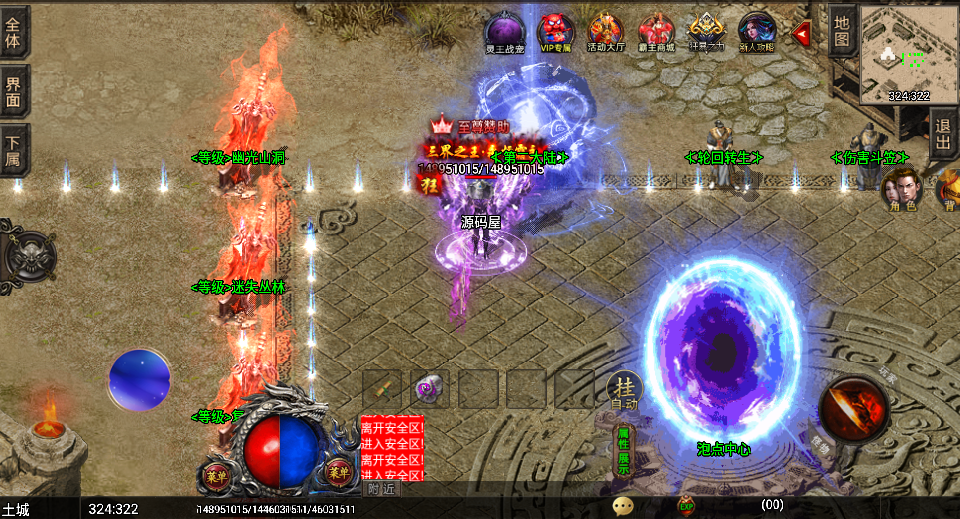Image resolution: width=960 pixels, height=519 pixels.
Task: Open the 地图 map button
Action: [842, 31]
